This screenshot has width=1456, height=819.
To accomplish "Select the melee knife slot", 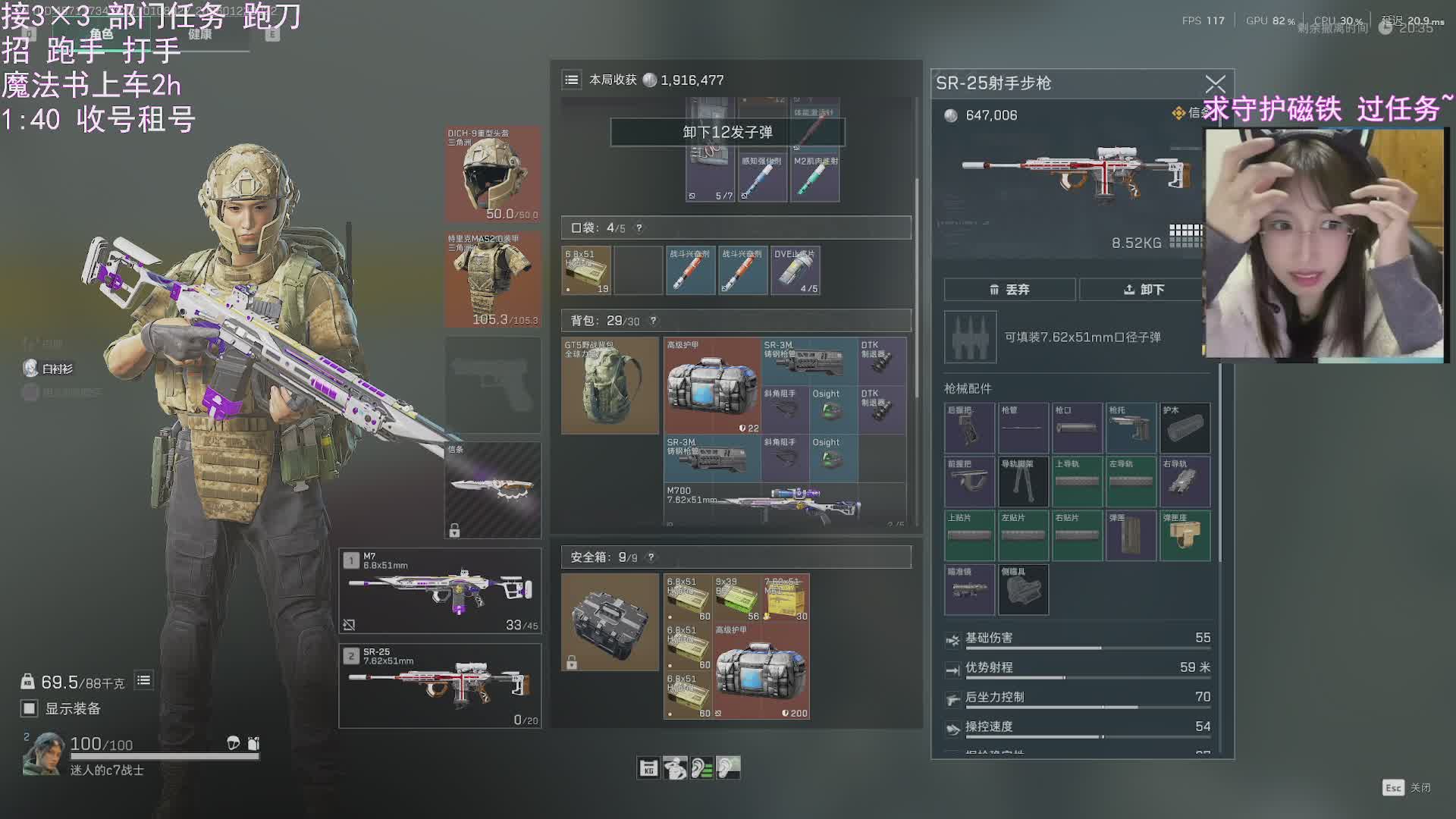I will pyautogui.click(x=493, y=490).
